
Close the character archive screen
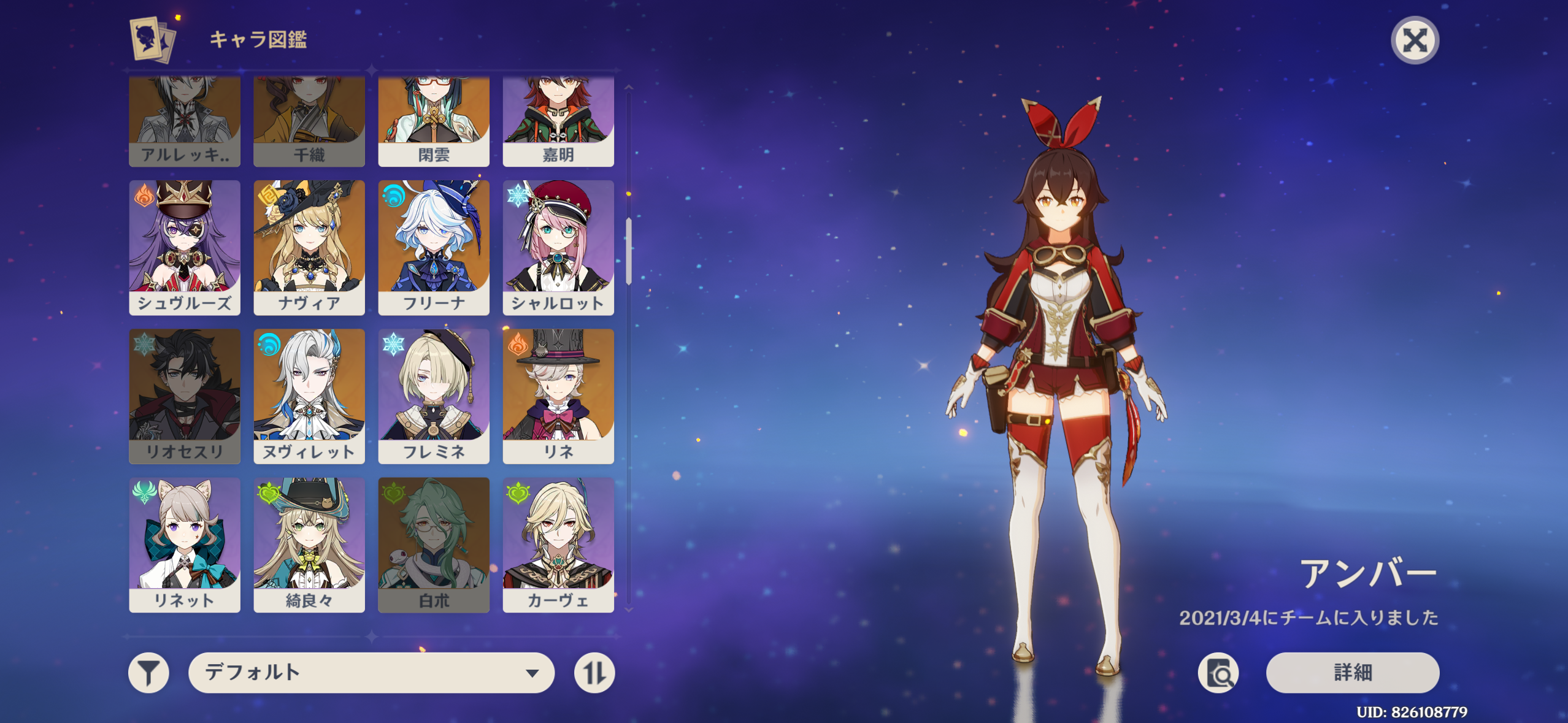coord(1414,41)
